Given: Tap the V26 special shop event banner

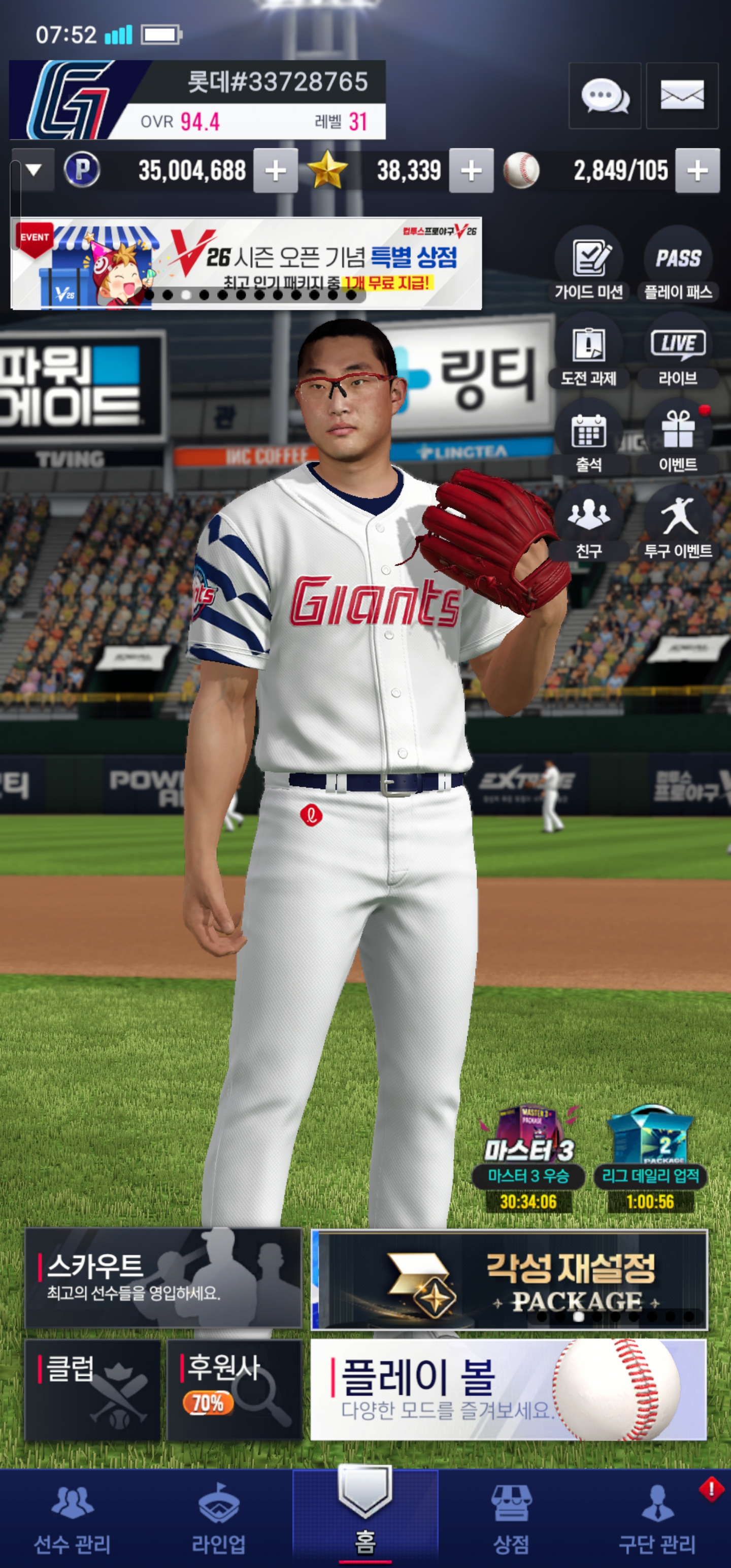Looking at the screenshot, I should [247, 264].
